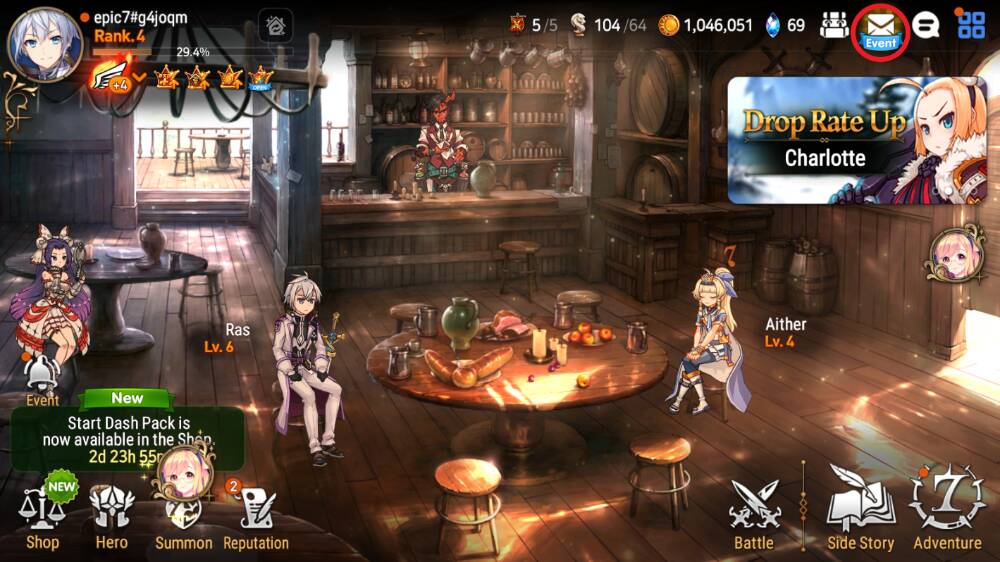The width and height of the screenshot is (1000, 562).
Task: Open the mailbox envelope icon
Action: click(880, 26)
